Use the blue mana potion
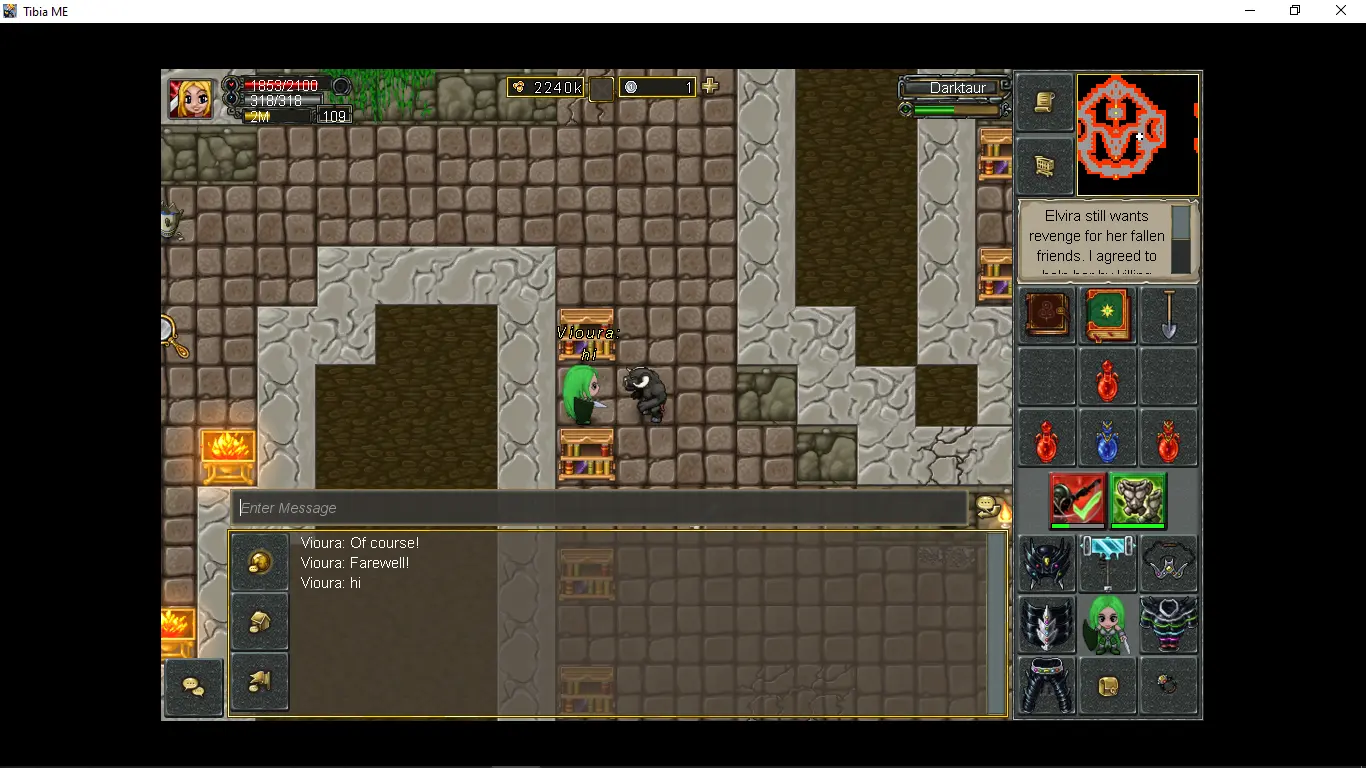 pyautogui.click(x=1107, y=438)
